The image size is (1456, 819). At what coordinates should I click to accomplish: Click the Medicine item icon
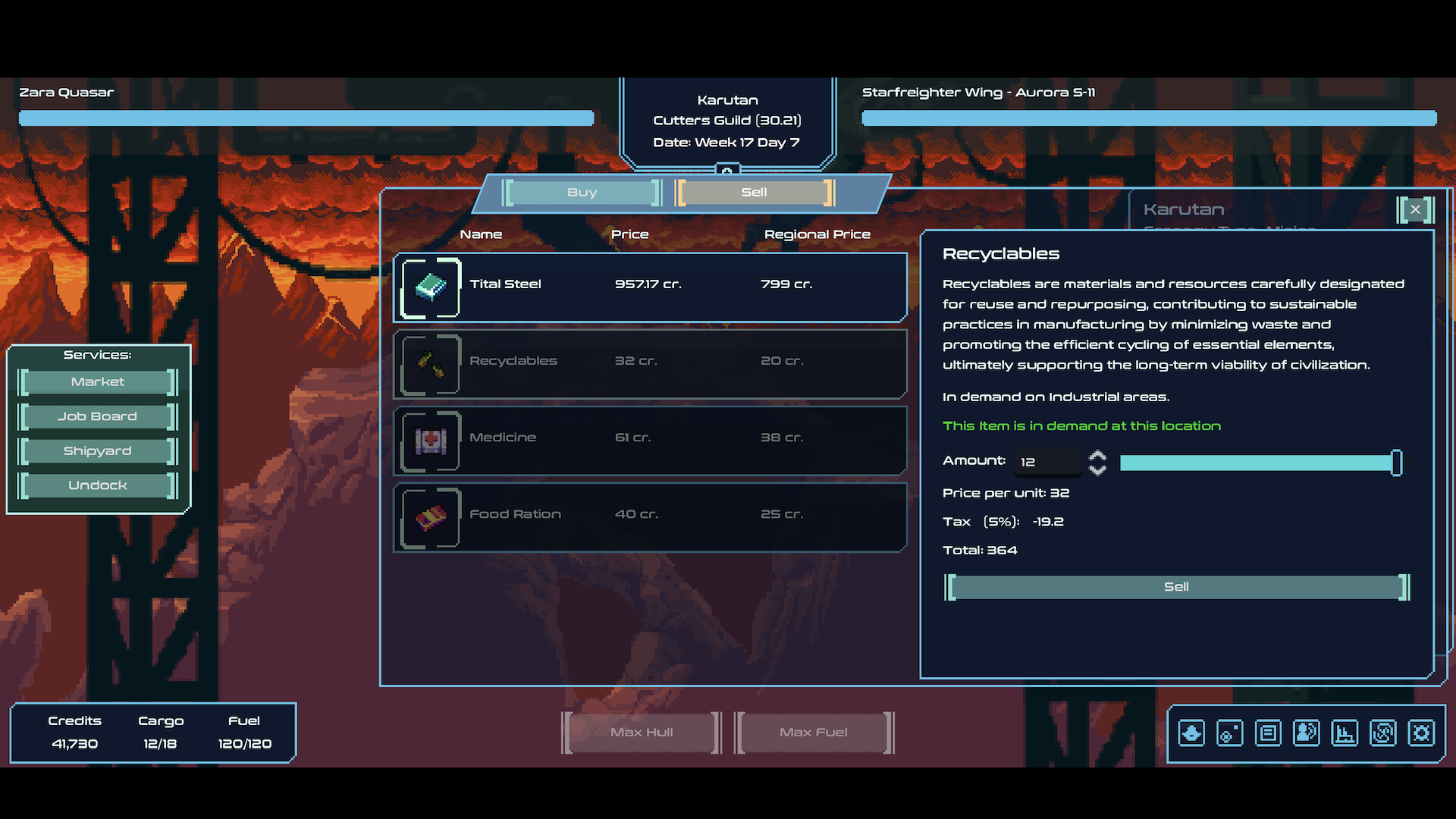429,441
